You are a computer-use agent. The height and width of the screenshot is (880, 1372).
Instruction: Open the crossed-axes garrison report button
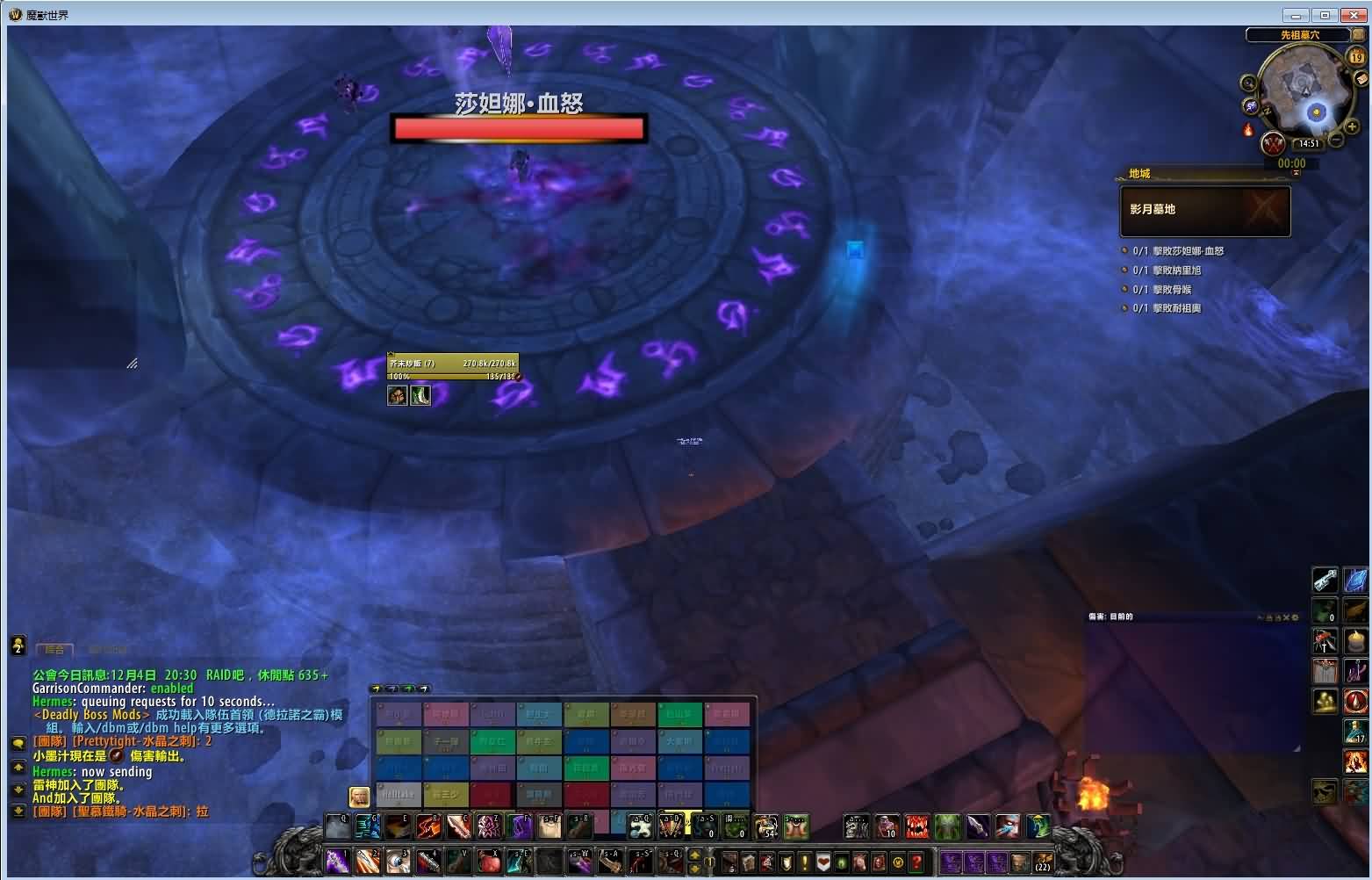[x=1274, y=143]
